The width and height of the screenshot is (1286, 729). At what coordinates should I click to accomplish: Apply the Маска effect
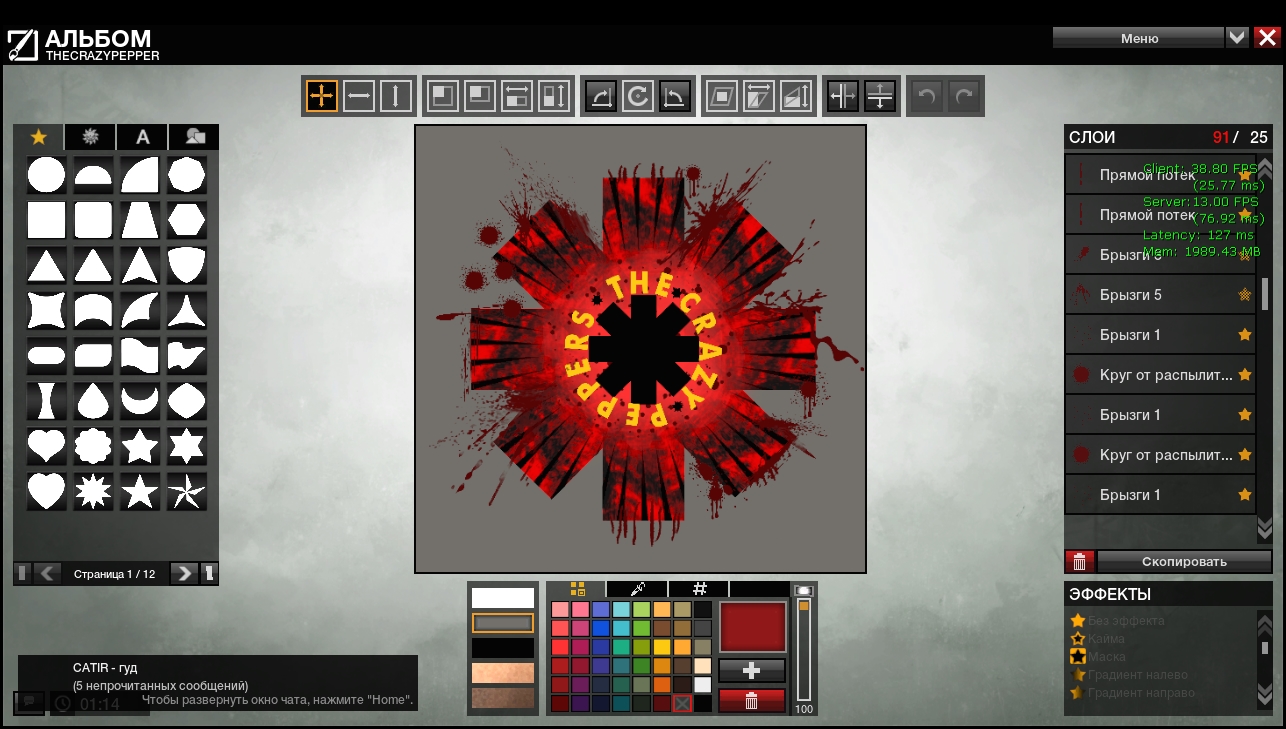(x=1106, y=657)
